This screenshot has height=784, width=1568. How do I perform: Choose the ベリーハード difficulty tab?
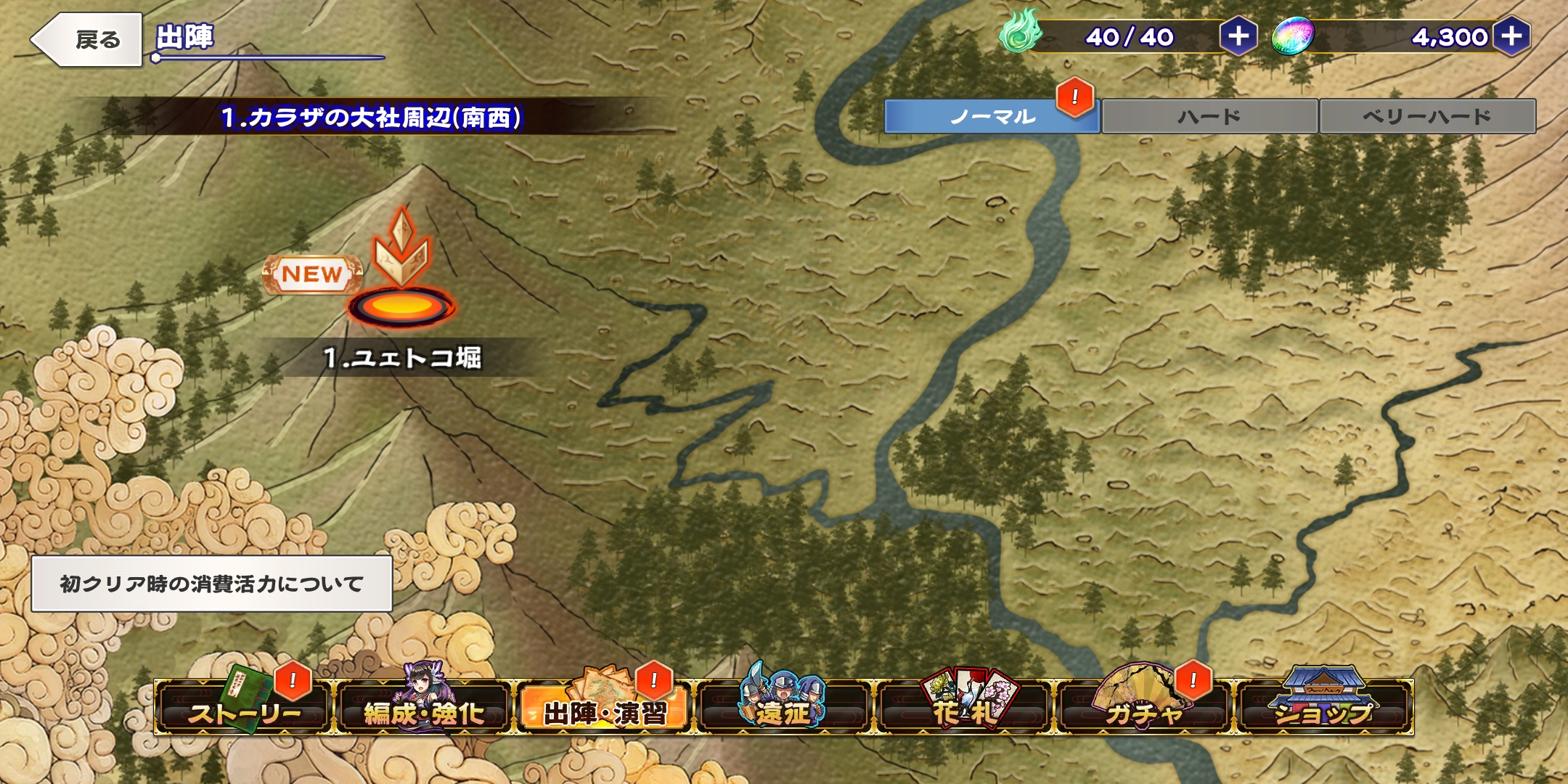tap(1426, 117)
